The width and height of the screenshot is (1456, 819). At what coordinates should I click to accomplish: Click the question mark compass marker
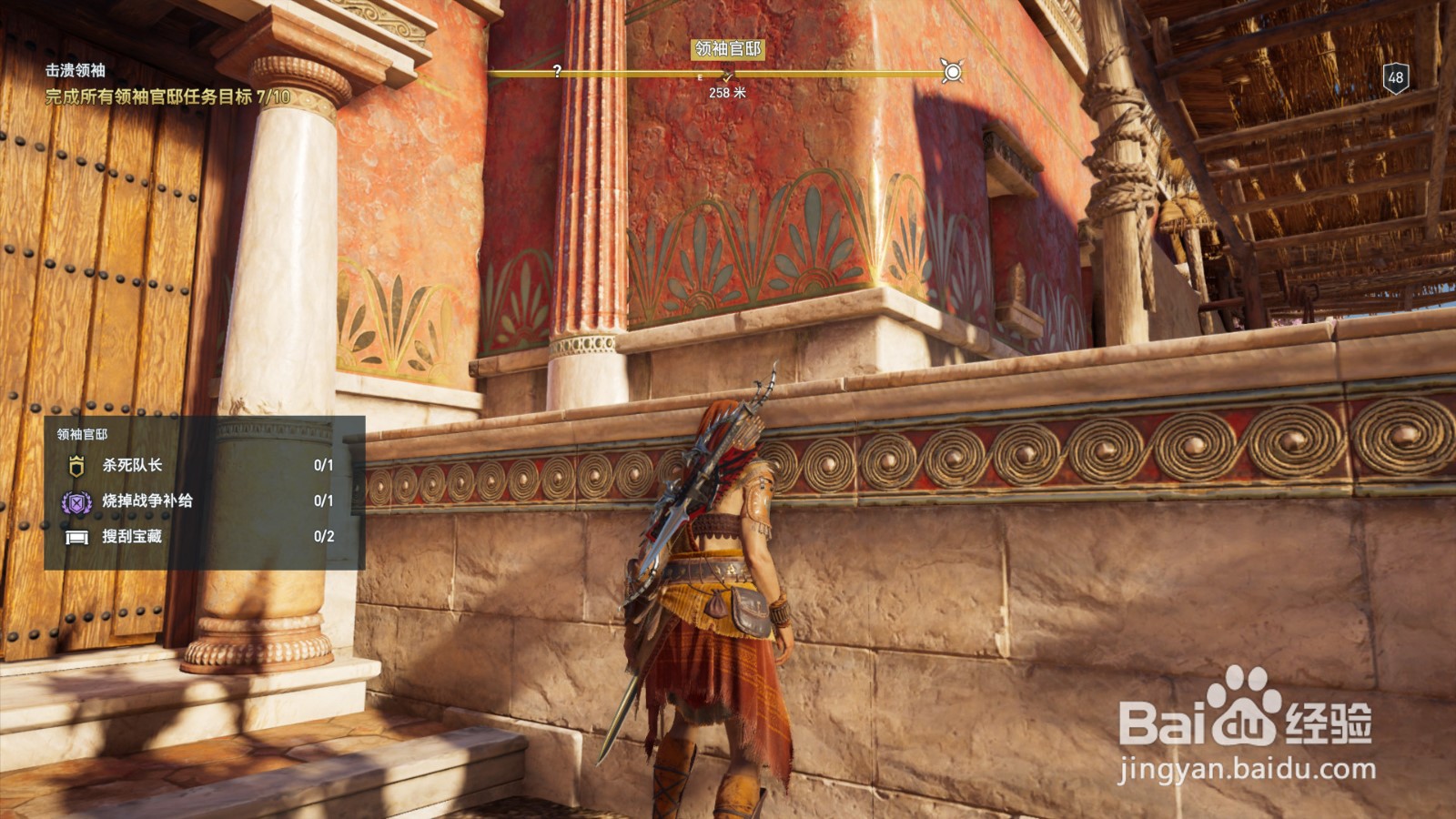(557, 71)
